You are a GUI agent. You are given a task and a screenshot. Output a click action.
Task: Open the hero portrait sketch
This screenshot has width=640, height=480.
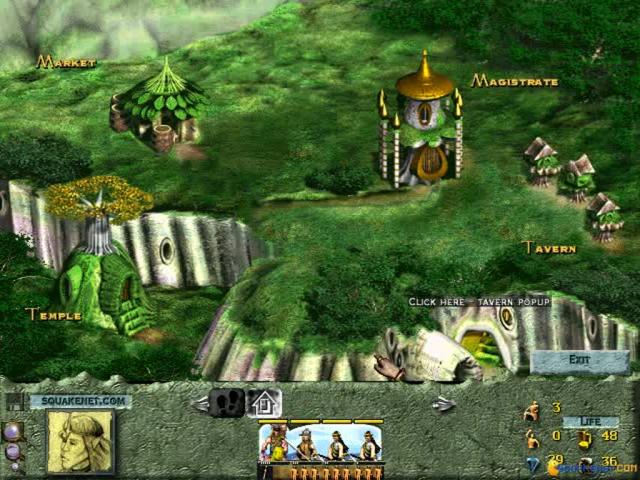(80, 441)
